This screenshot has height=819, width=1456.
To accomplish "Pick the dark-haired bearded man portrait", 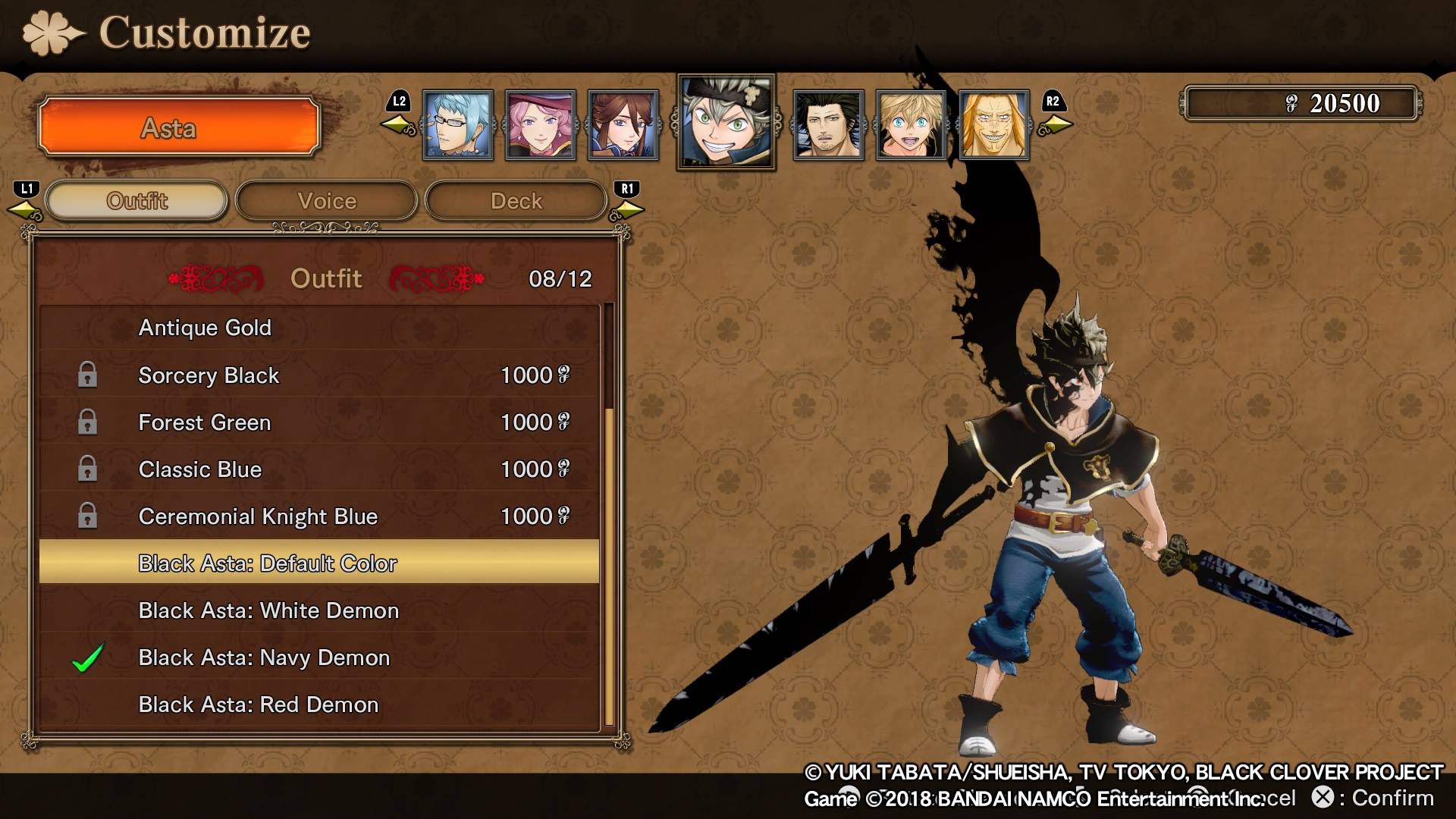I will (x=828, y=125).
